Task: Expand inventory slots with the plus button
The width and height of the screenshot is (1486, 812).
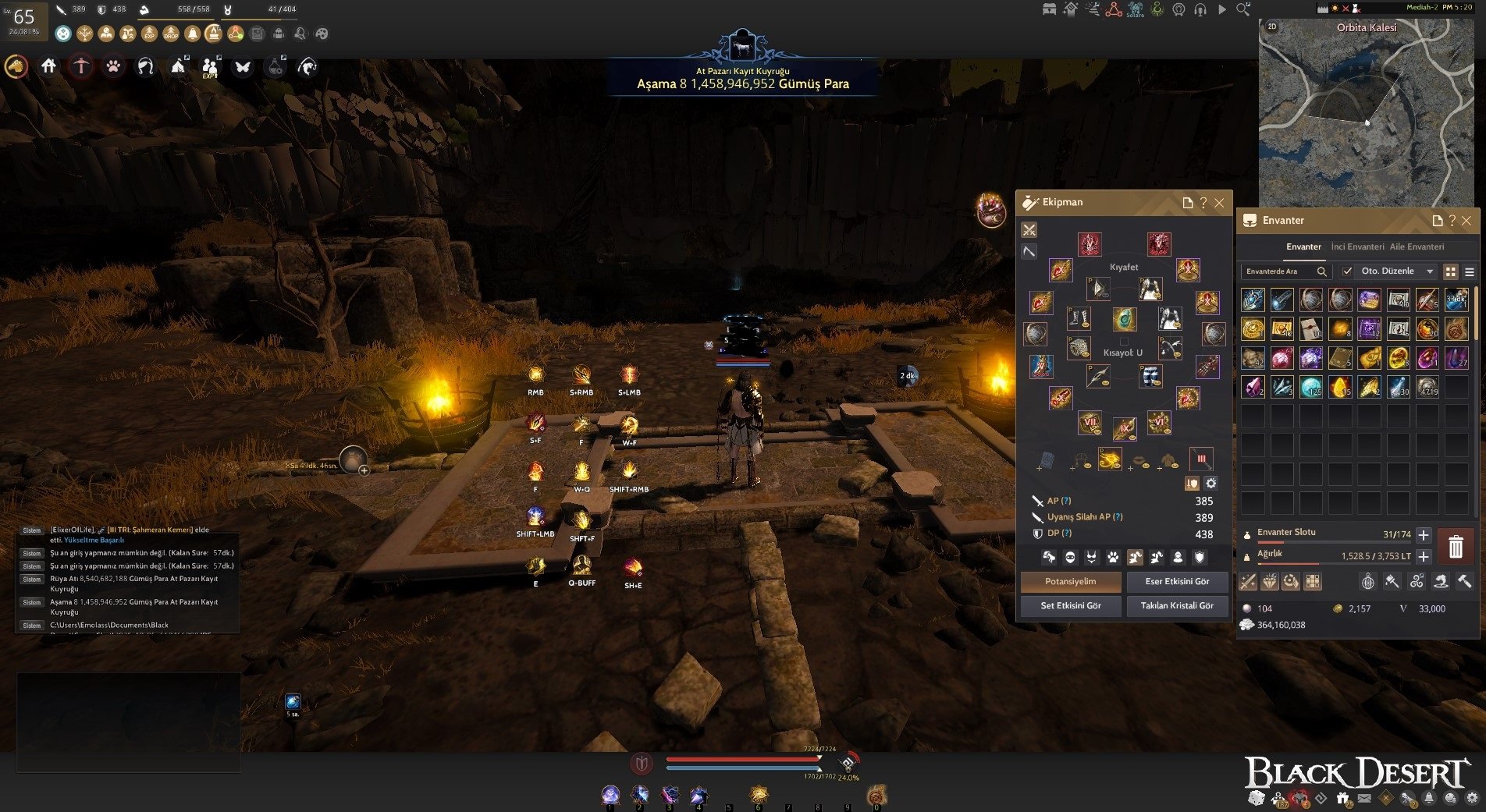Action: (x=1424, y=535)
